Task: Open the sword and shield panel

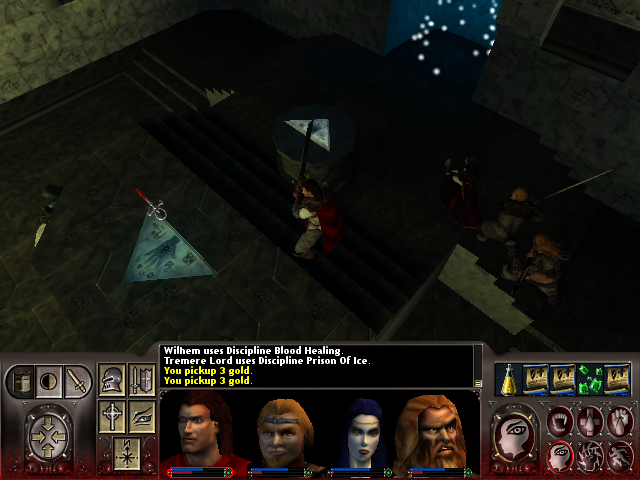Action: [141, 380]
